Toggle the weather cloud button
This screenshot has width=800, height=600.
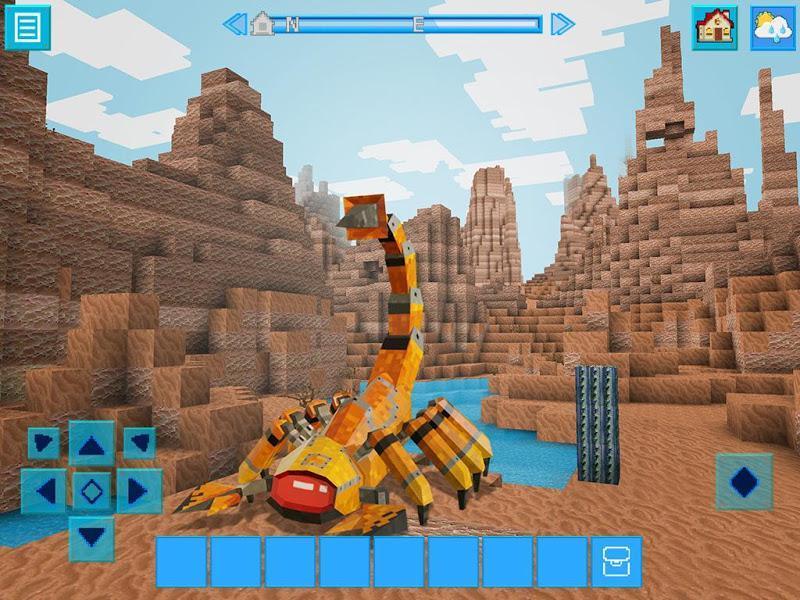[x=772, y=27]
